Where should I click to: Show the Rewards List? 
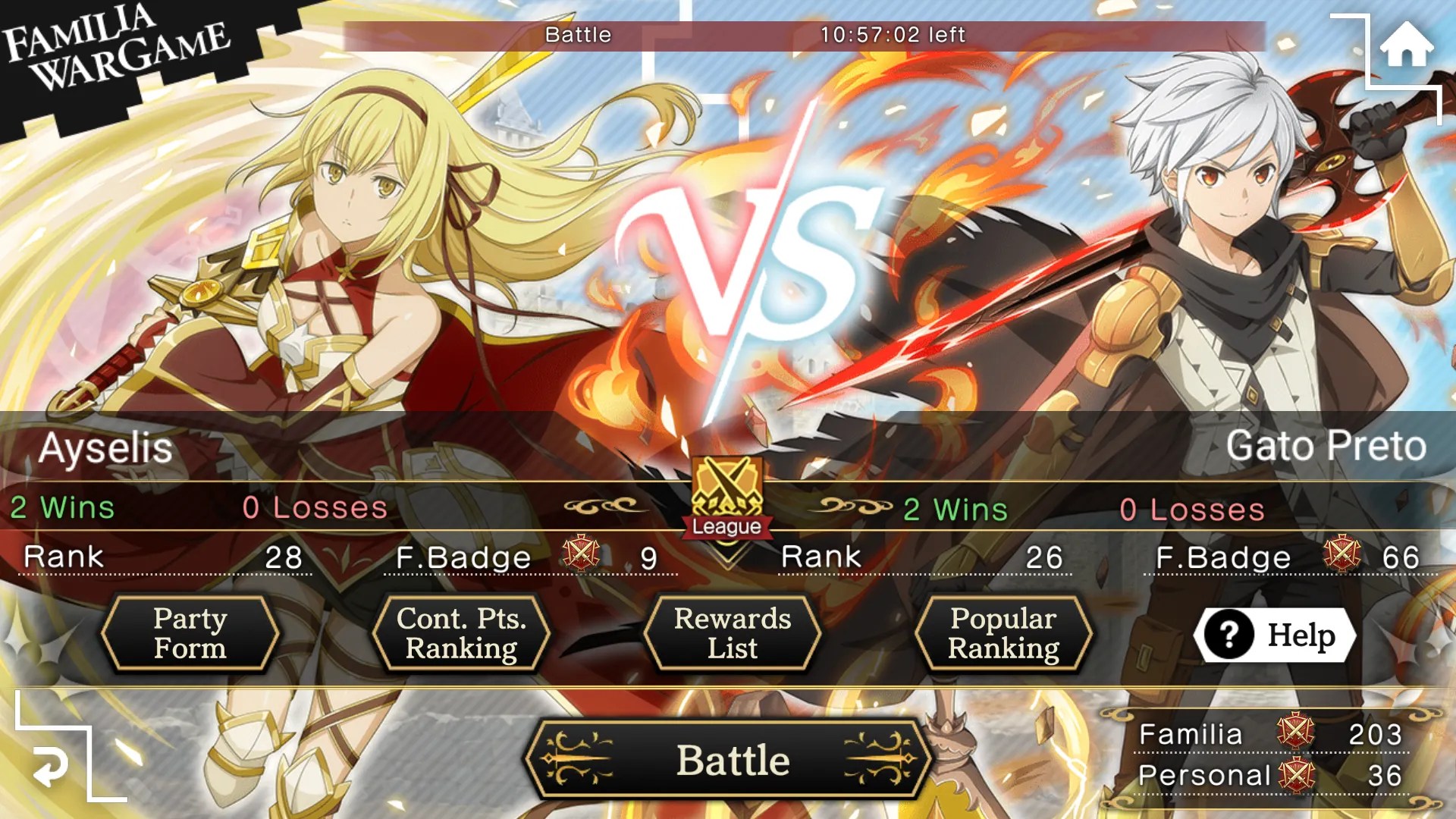pyautogui.click(x=732, y=633)
